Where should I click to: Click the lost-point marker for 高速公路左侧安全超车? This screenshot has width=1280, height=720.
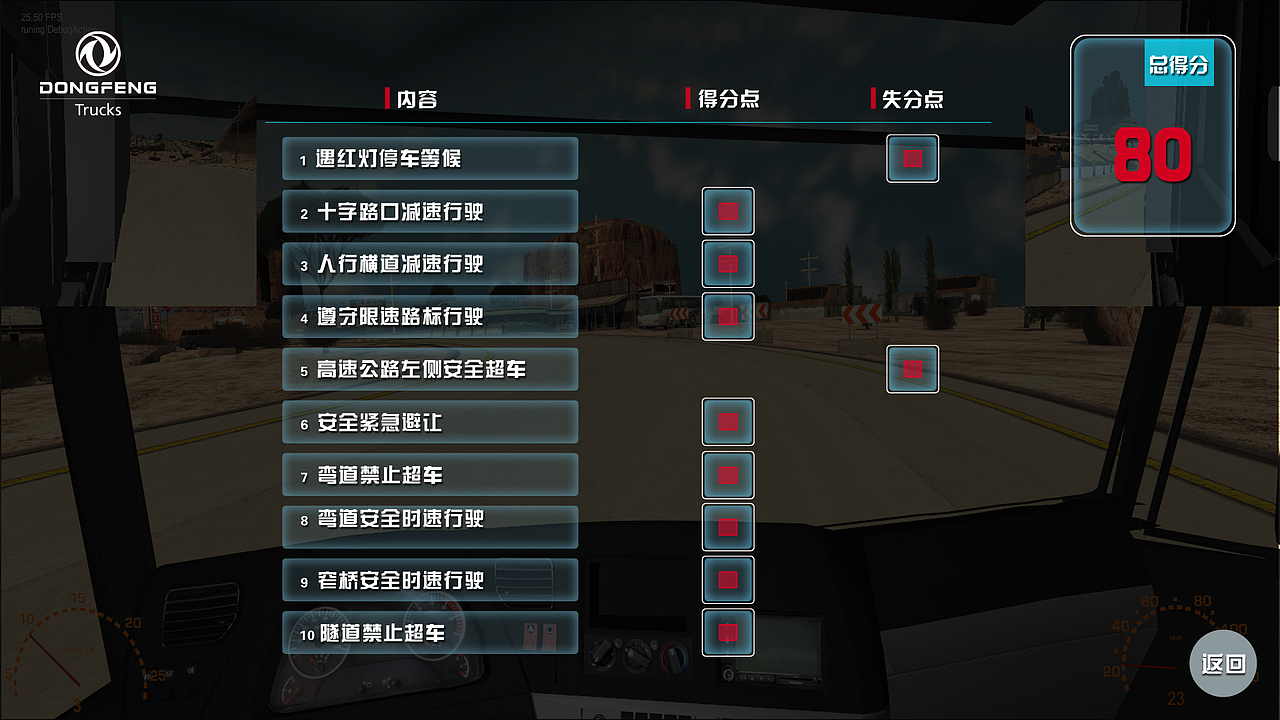pyautogui.click(x=912, y=368)
